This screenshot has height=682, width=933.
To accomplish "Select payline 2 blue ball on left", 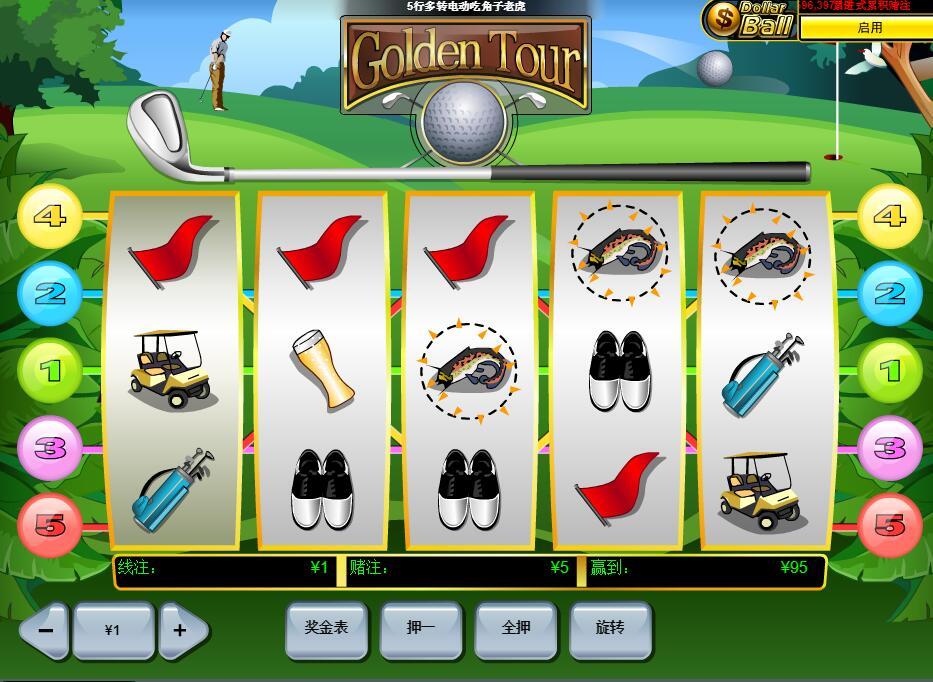I will [49, 293].
